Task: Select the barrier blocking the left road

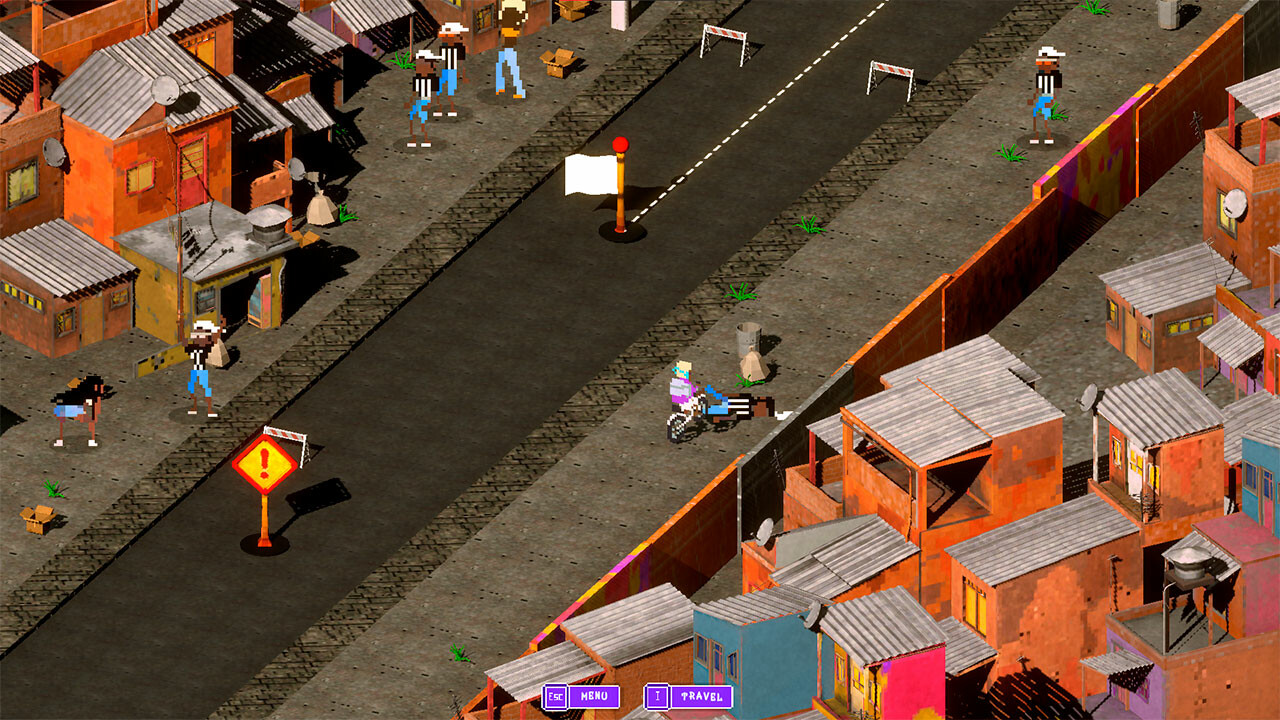Action: pyautogui.click(x=284, y=432)
